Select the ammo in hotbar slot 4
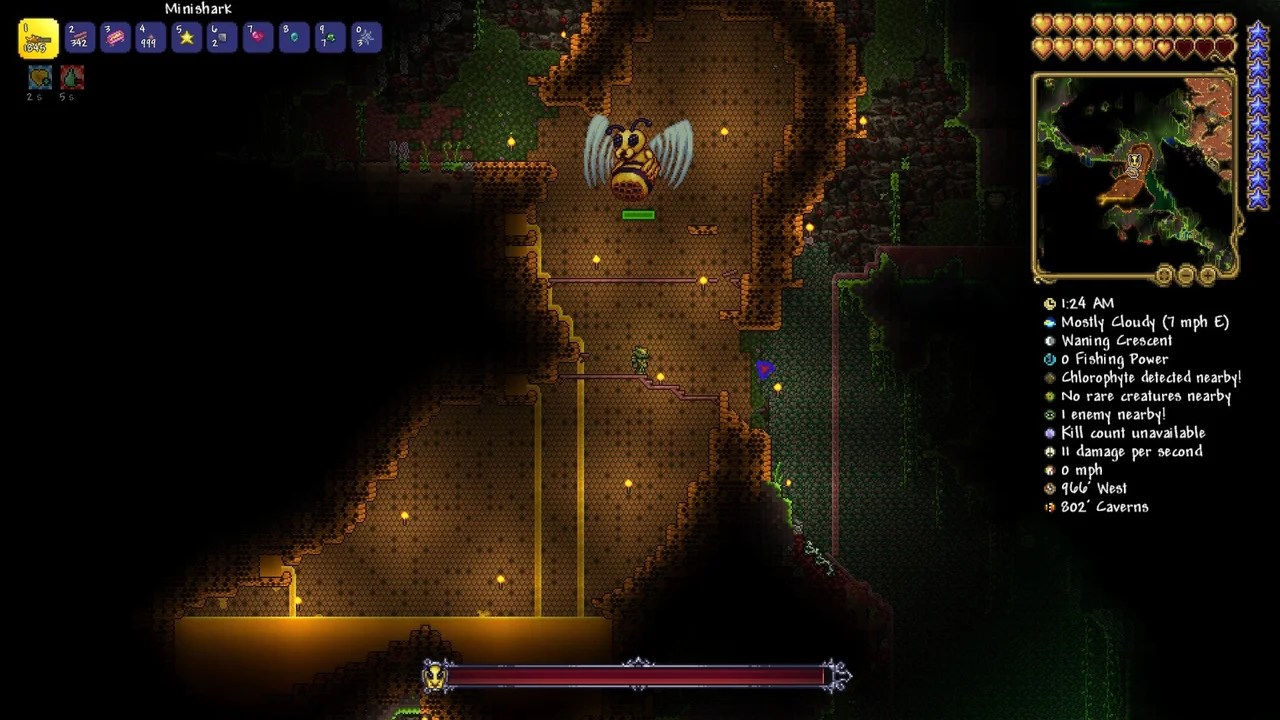 pos(150,37)
